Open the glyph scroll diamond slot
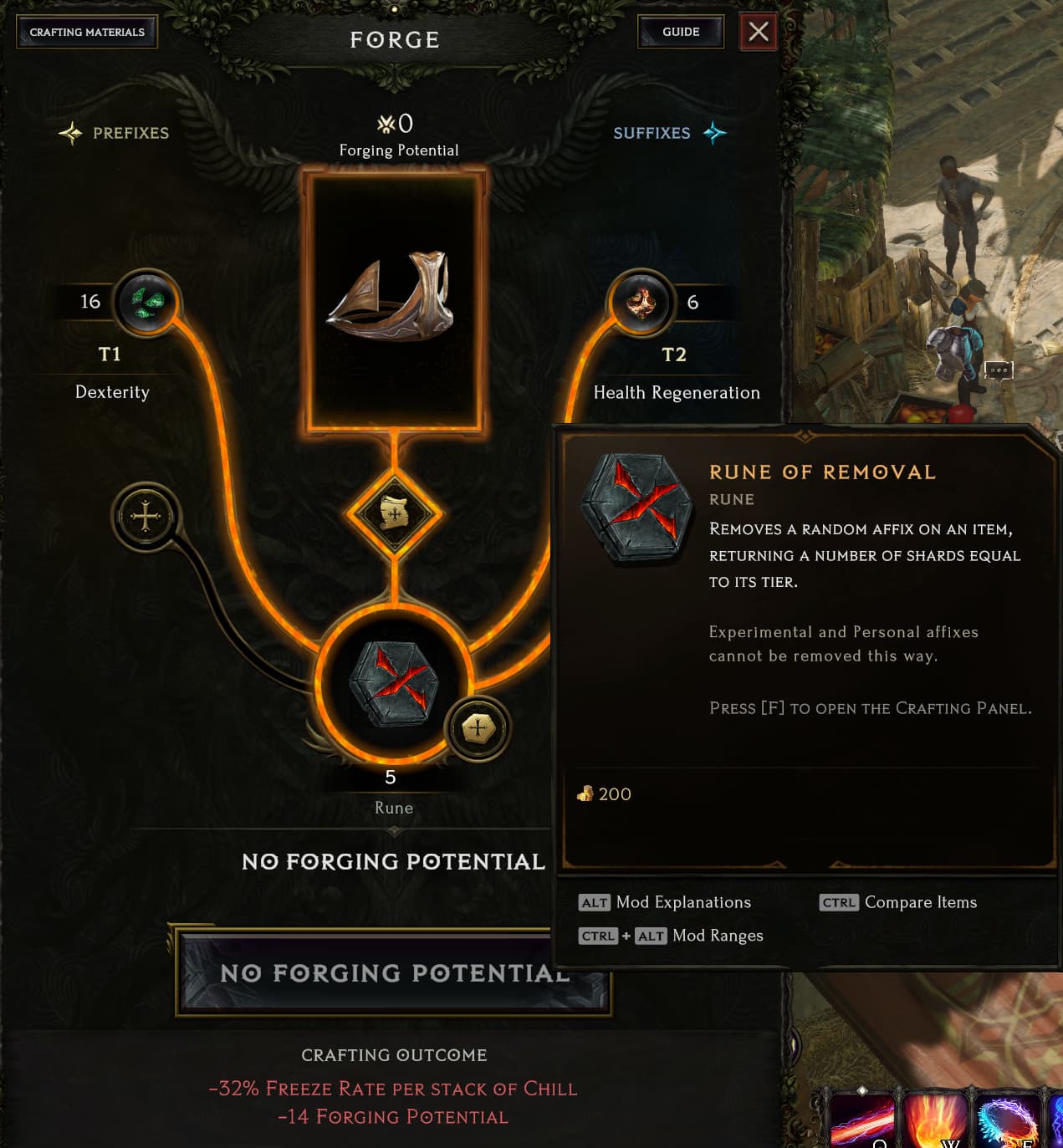1063x1148 pixels. [394, 513]
